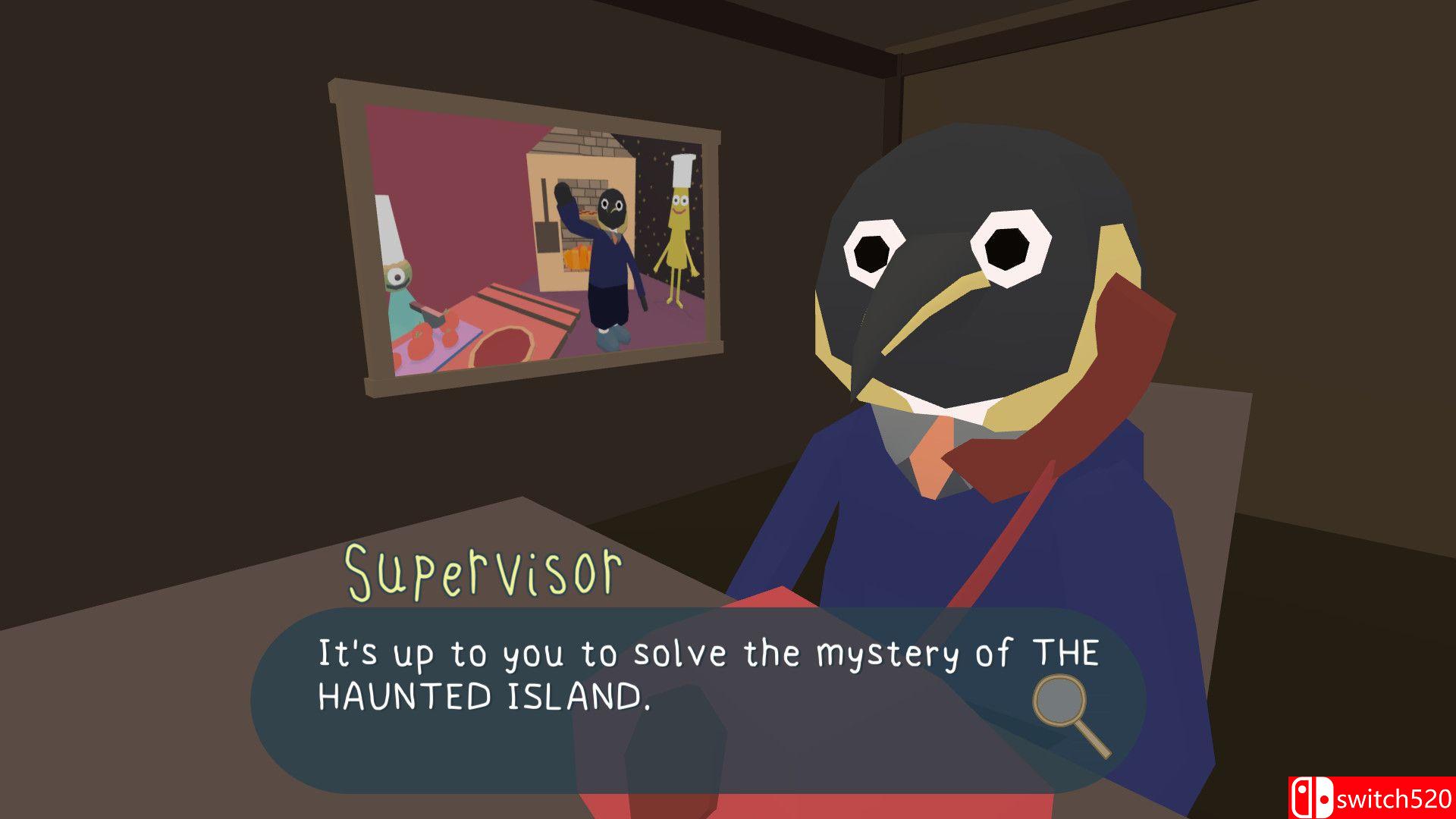
Task: Select the switch520 watermark text
Action: coord(1395,798)
